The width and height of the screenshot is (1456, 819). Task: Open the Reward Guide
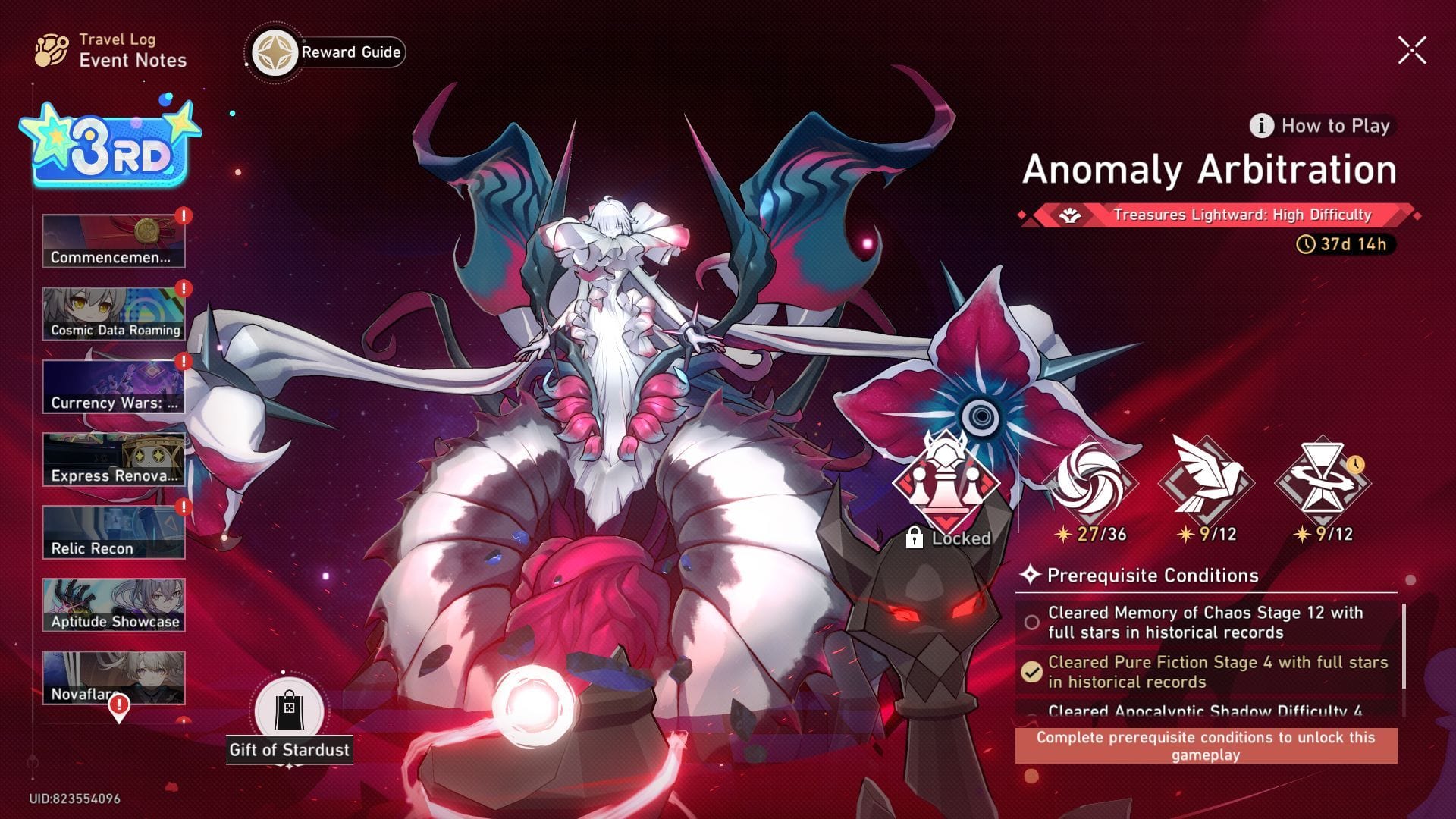(326, 52)
